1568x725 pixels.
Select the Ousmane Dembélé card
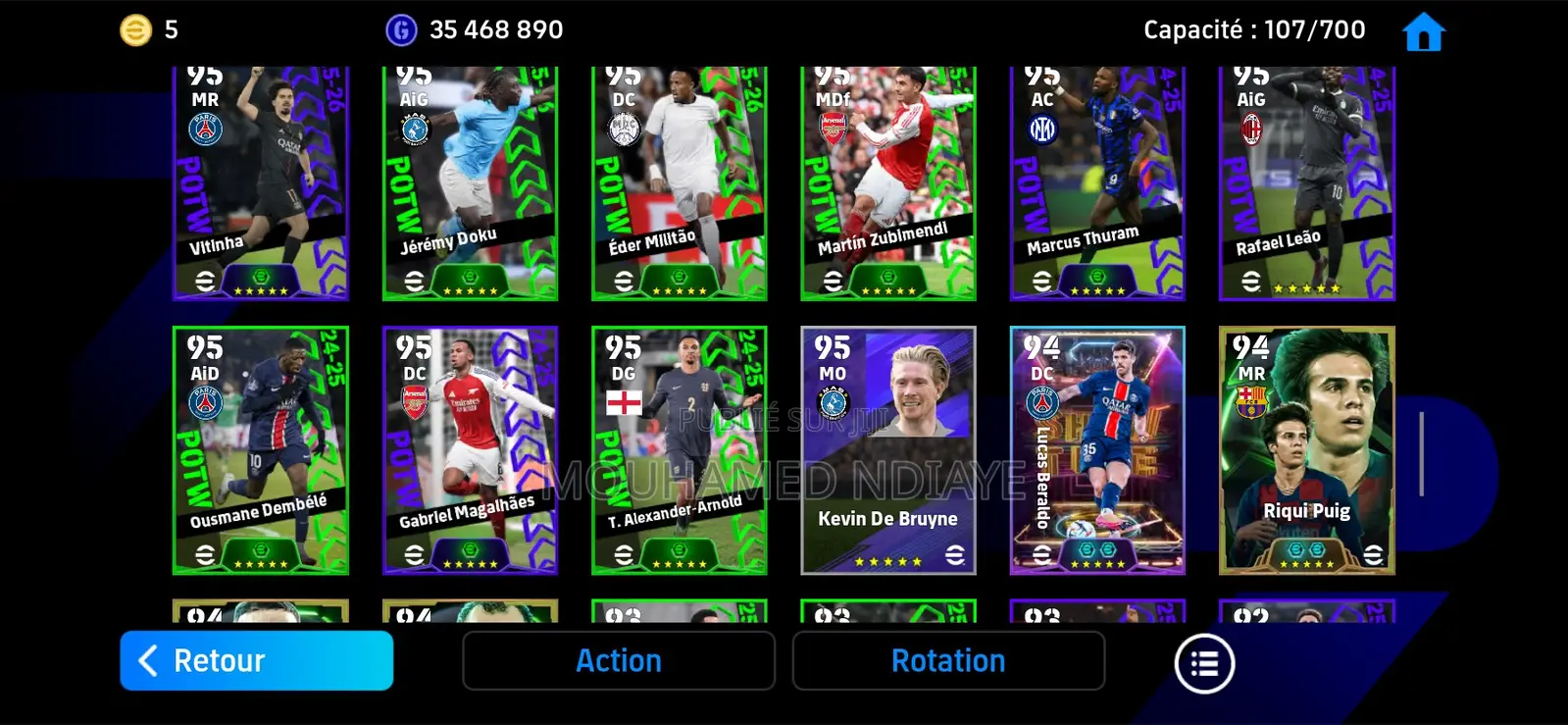point(261,451)
